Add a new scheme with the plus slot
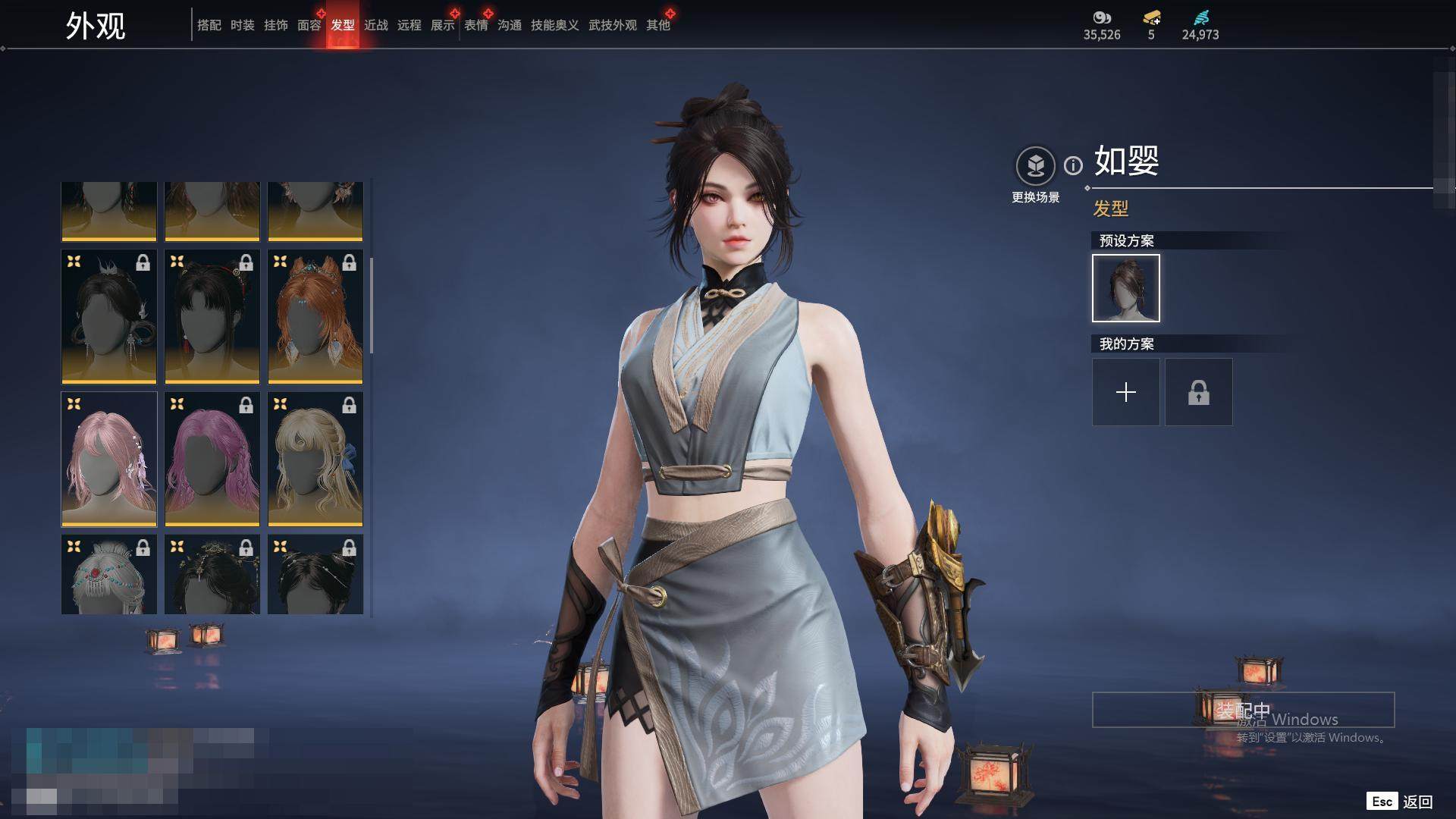 point(1125,392)
